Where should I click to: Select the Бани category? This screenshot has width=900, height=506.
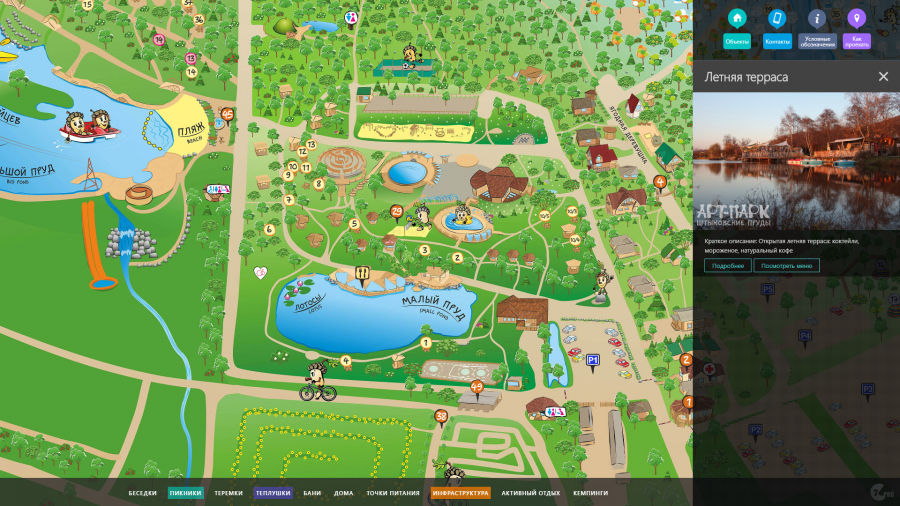tap(312, 493)
